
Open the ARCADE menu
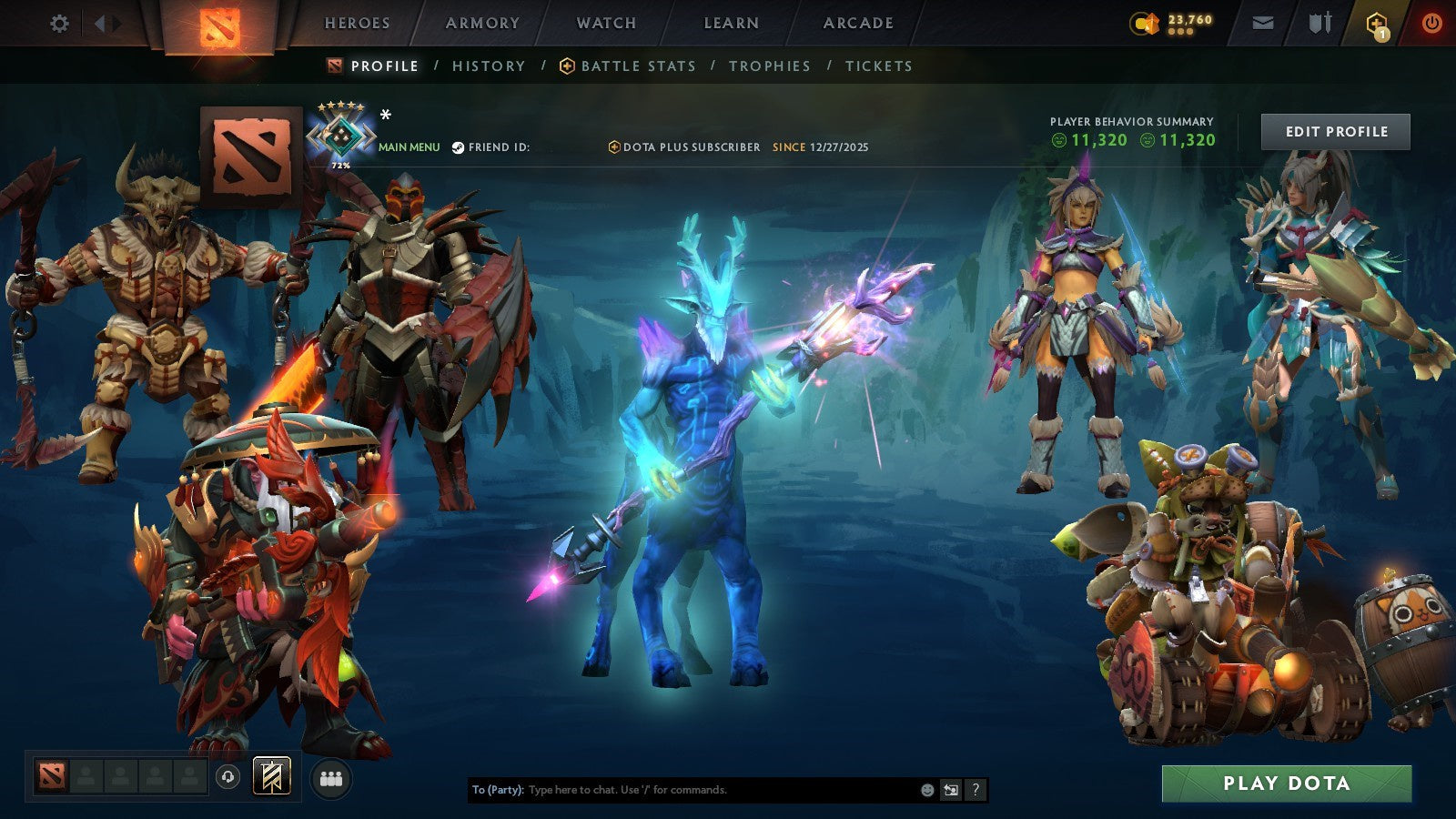click(x=859, y=23)
